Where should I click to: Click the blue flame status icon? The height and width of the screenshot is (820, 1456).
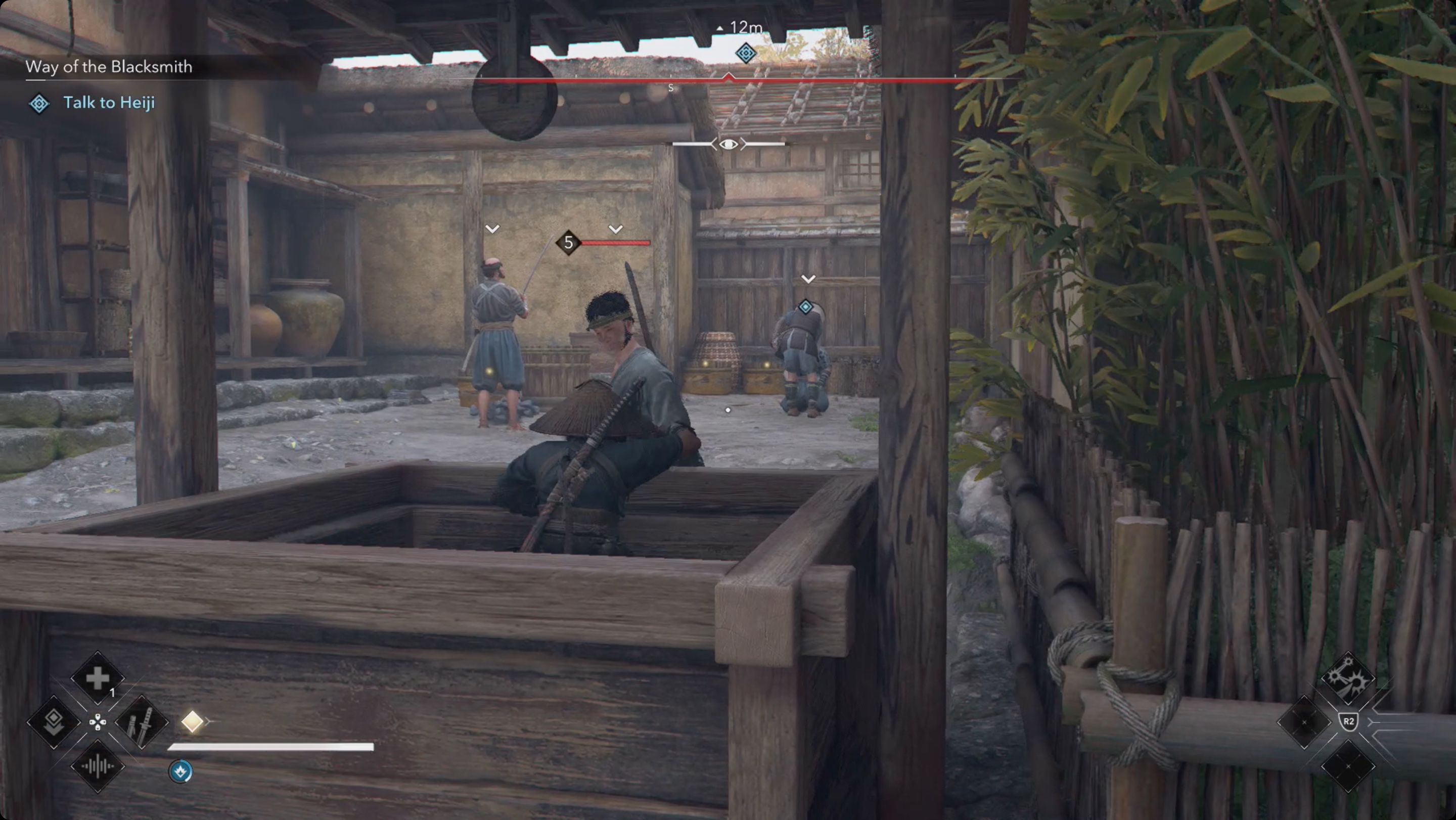click(180, 771)
